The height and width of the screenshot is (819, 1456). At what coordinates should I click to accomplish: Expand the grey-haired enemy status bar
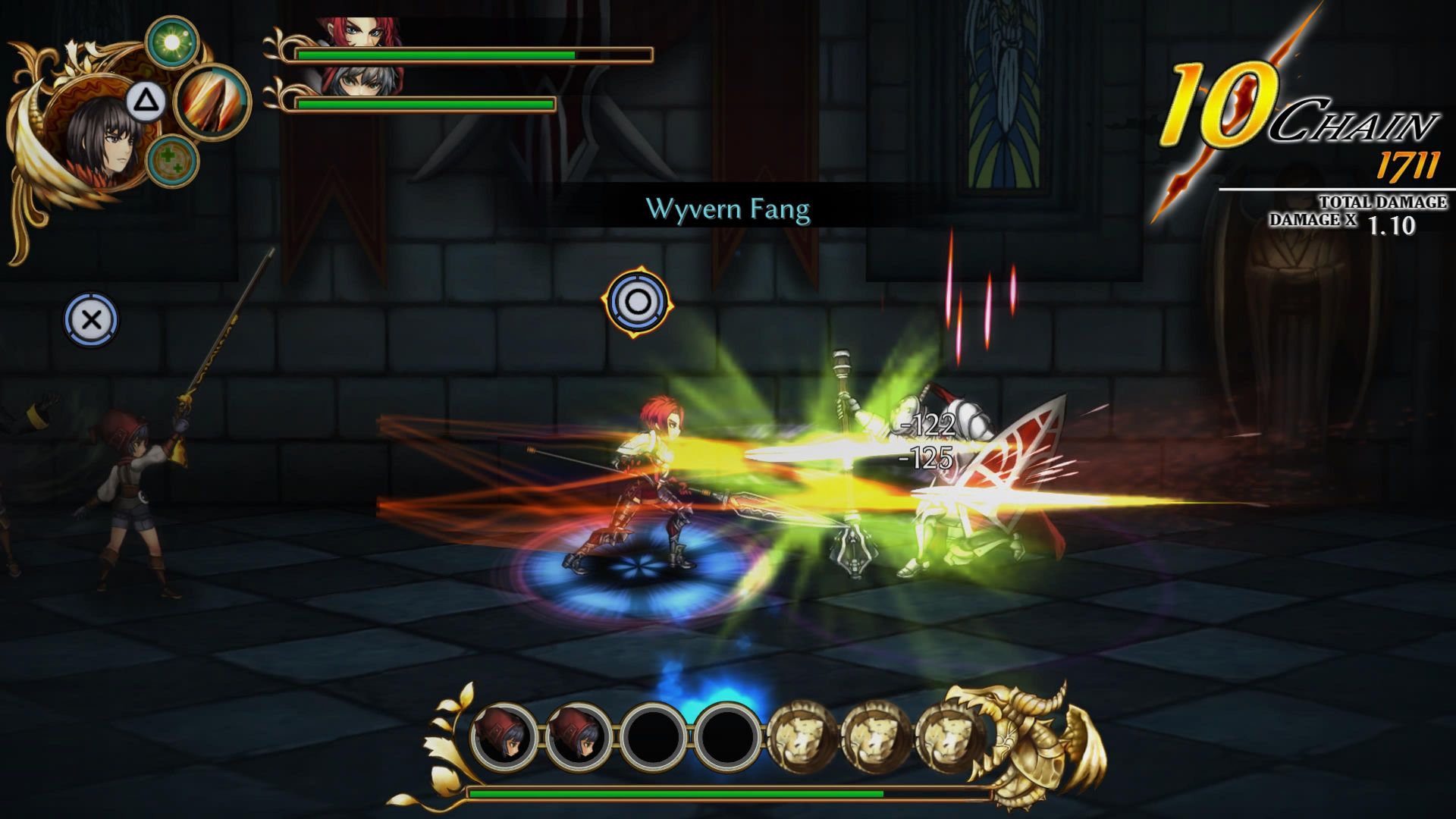pyautogui.click(x=425, y=102)
